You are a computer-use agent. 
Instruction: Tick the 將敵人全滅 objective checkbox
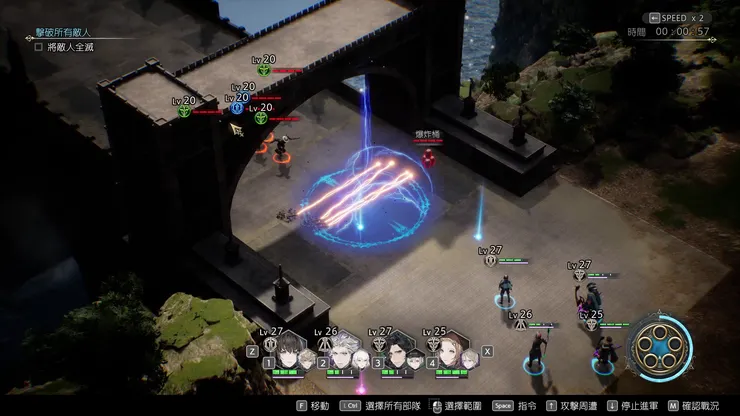39,46
